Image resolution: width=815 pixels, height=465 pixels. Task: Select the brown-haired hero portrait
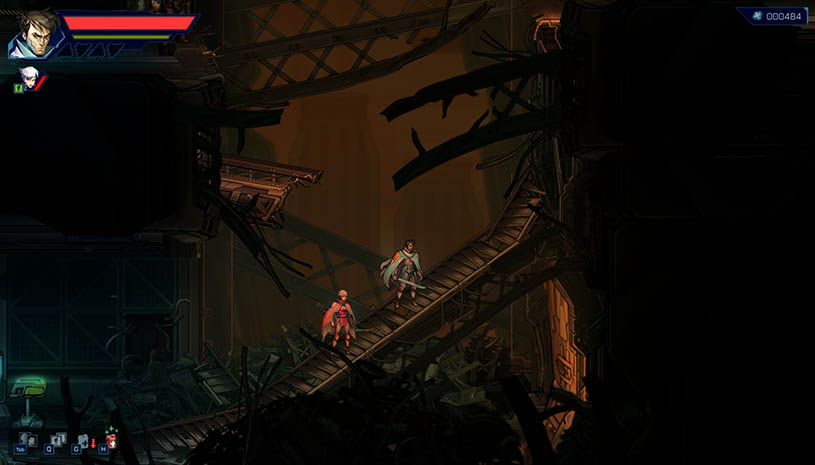[33, 34]
